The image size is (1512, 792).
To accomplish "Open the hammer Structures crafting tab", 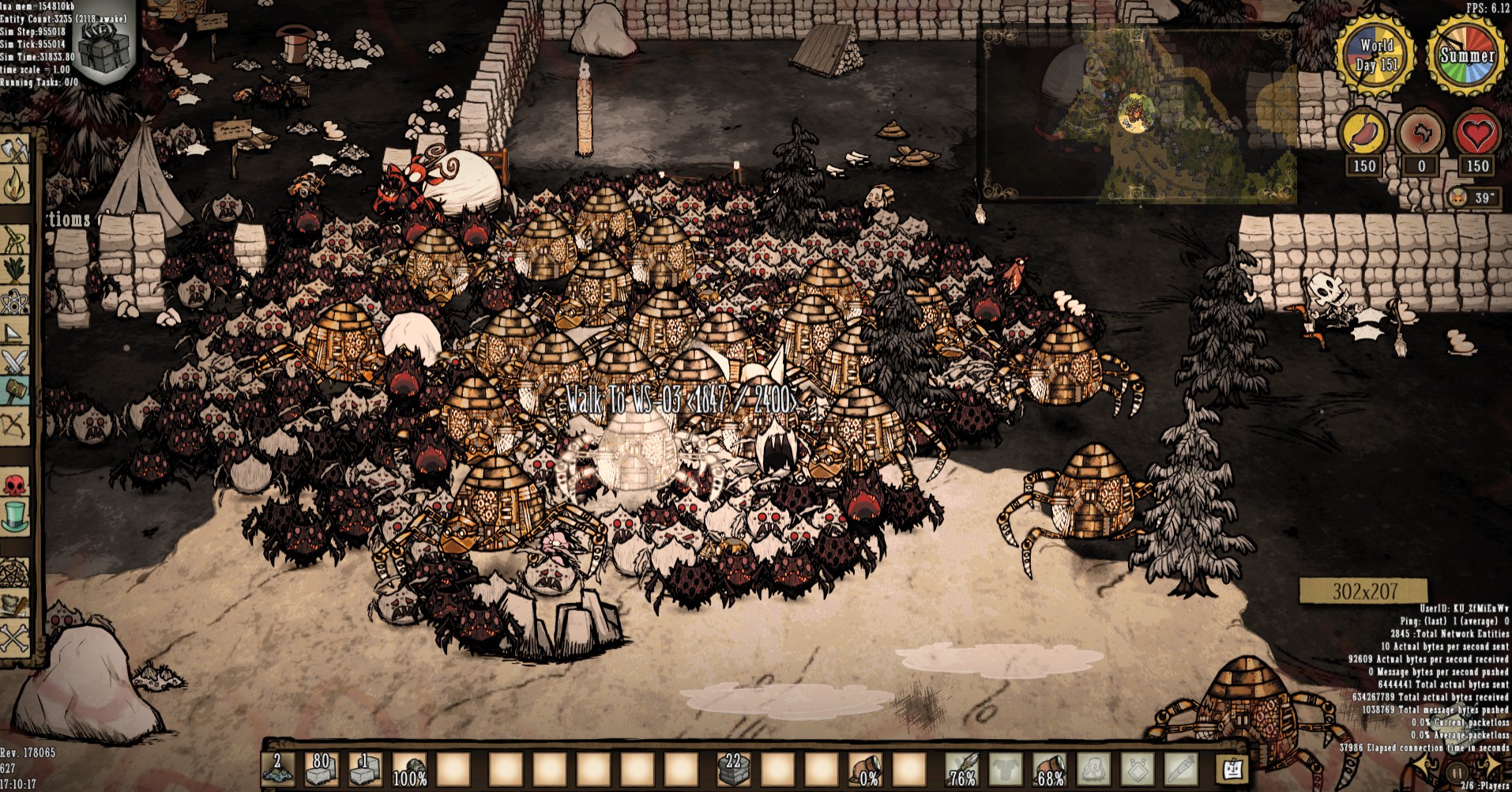I will tap(16, 391).
